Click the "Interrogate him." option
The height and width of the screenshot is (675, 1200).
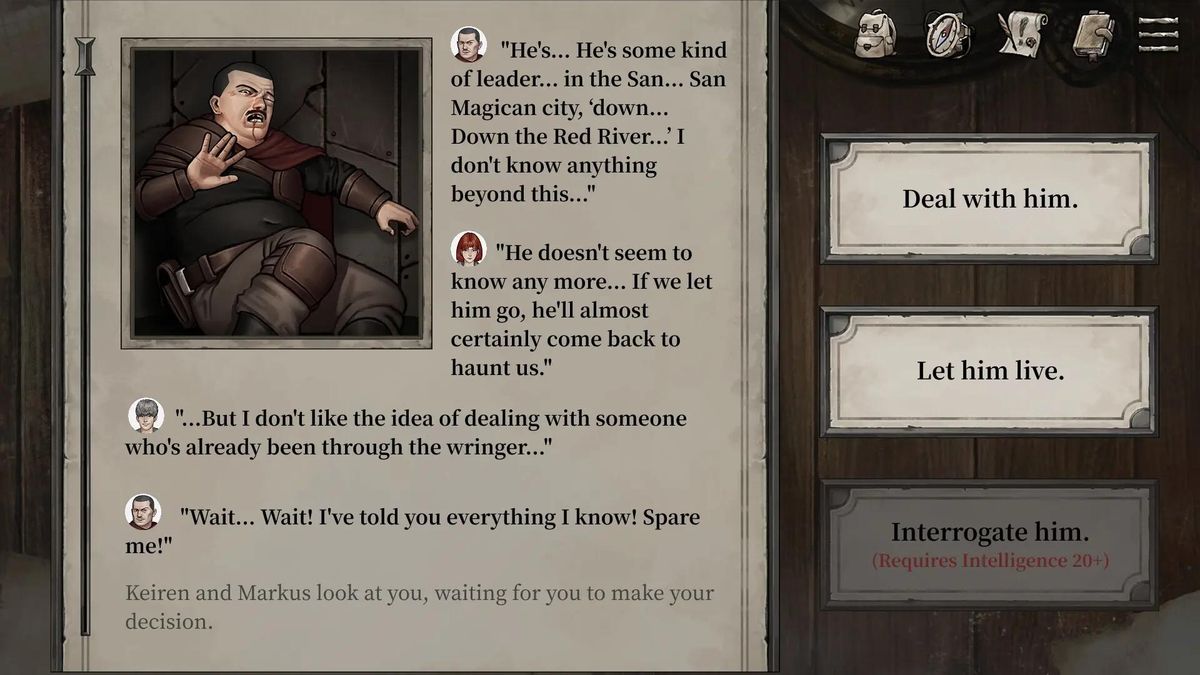989,543
